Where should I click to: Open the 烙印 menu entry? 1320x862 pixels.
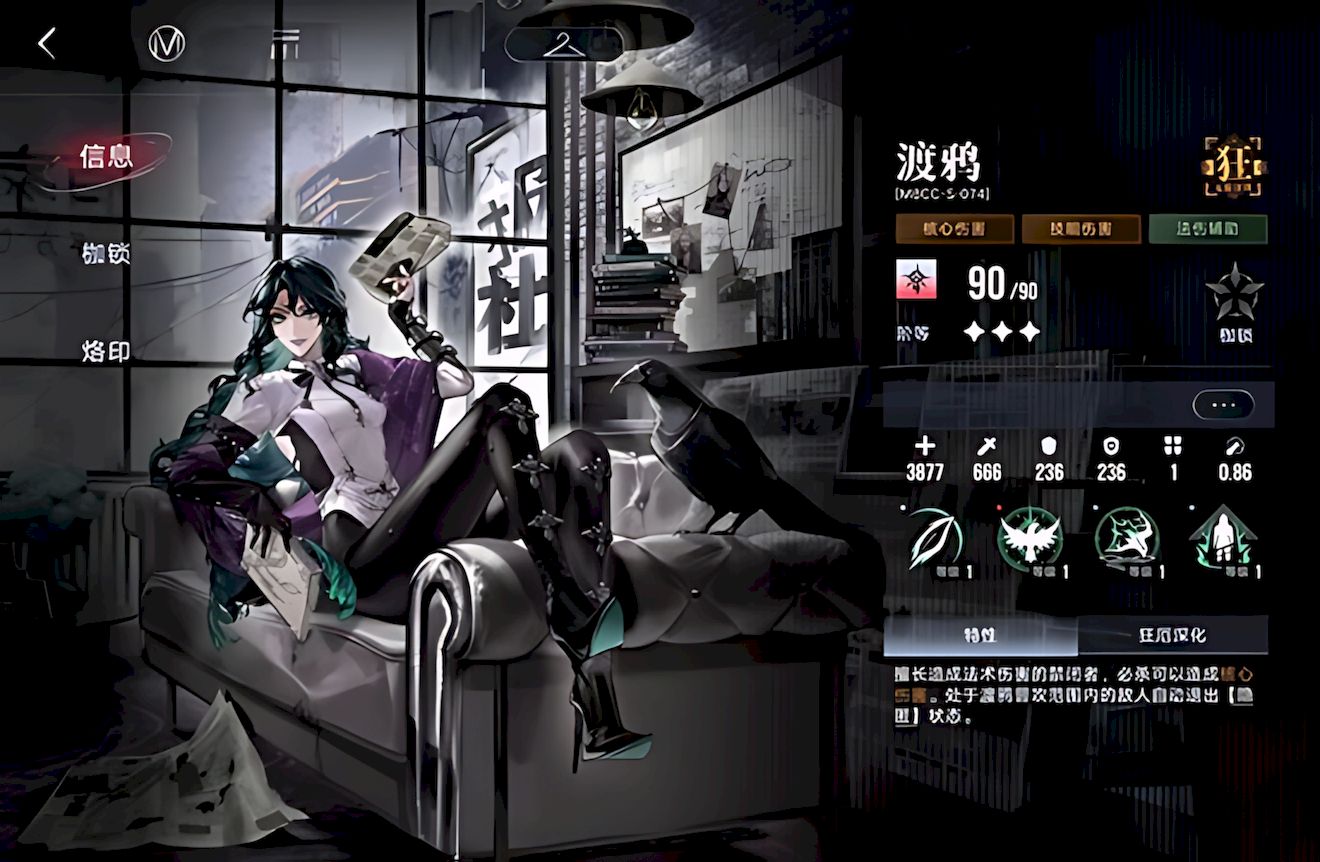click(x=107, y=351)
